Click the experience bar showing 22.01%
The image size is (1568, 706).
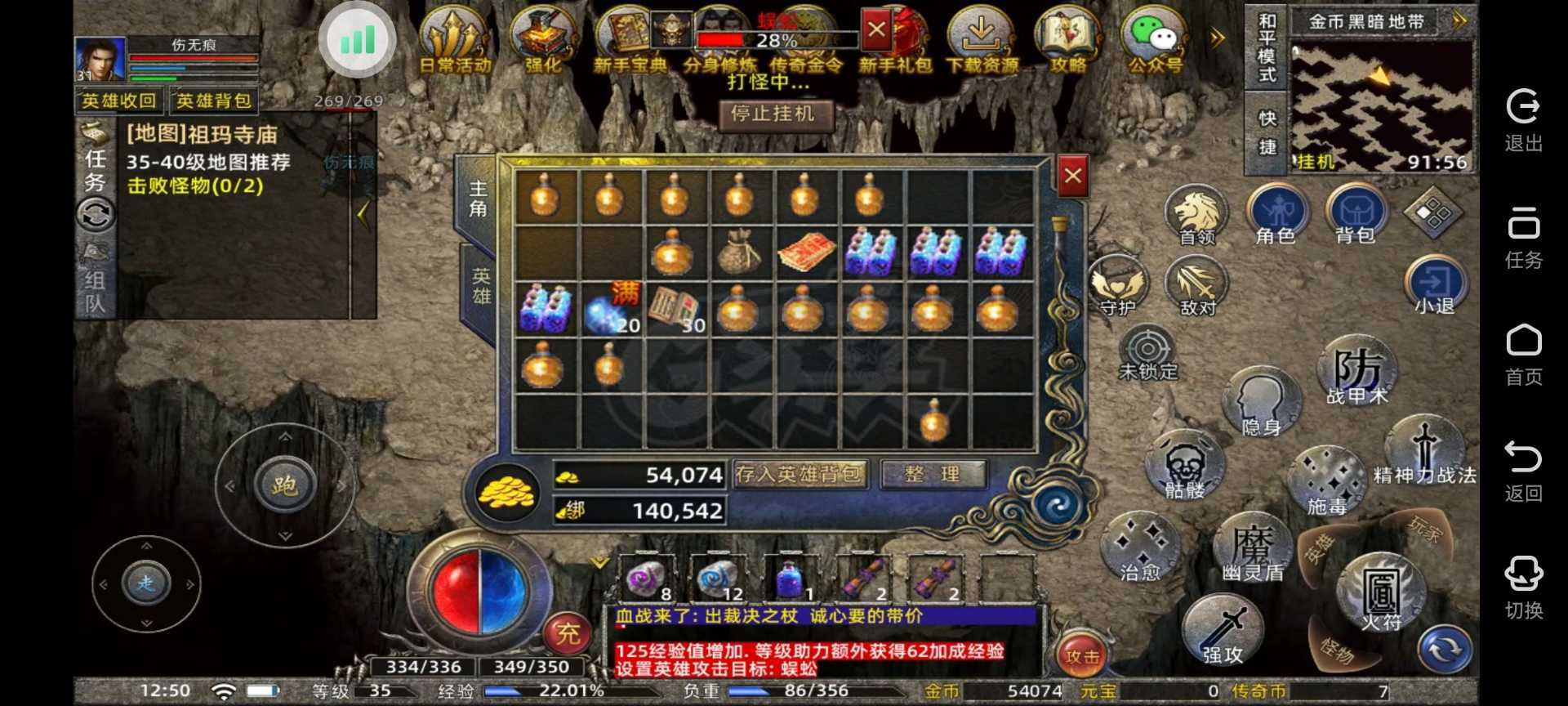point(537,690)
